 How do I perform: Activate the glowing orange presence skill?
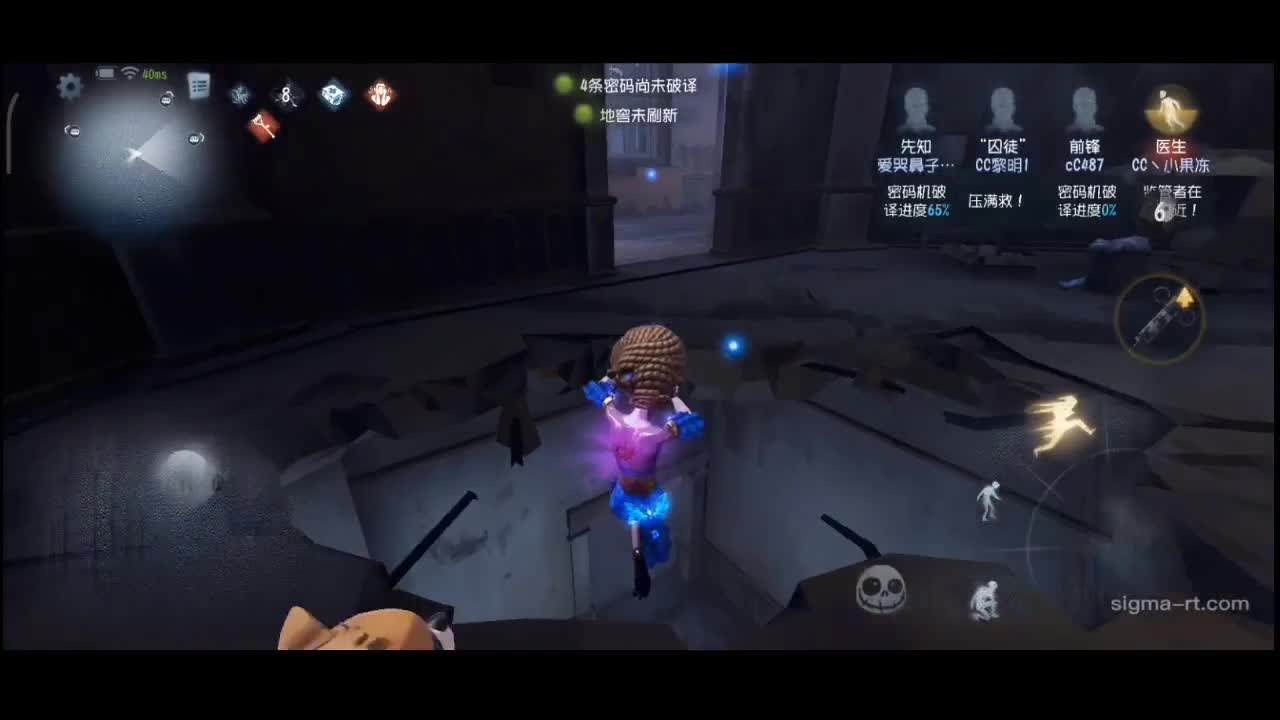coord(381,95)
